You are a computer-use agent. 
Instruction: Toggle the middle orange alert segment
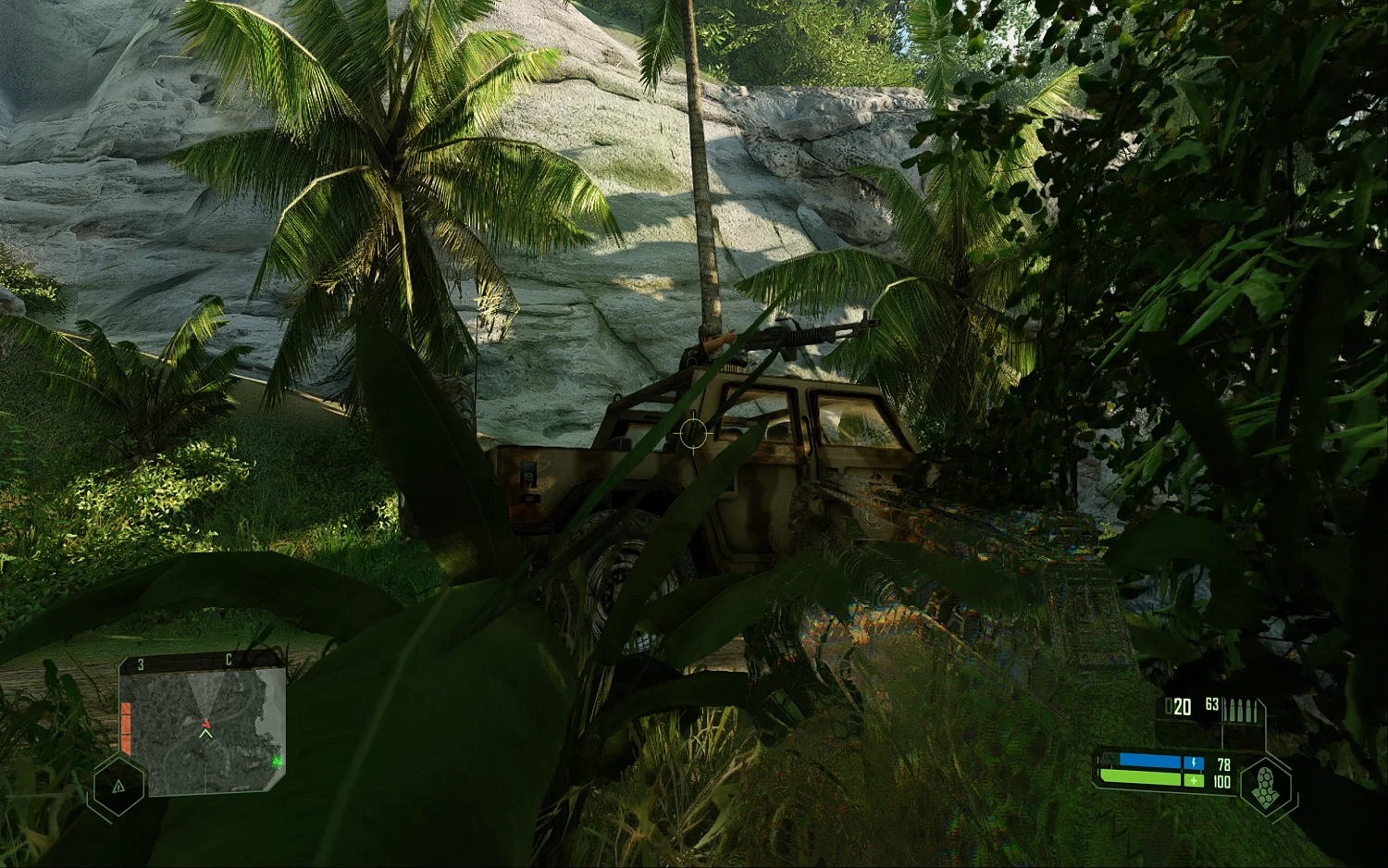pyautogui.click(x=126, y=725)
